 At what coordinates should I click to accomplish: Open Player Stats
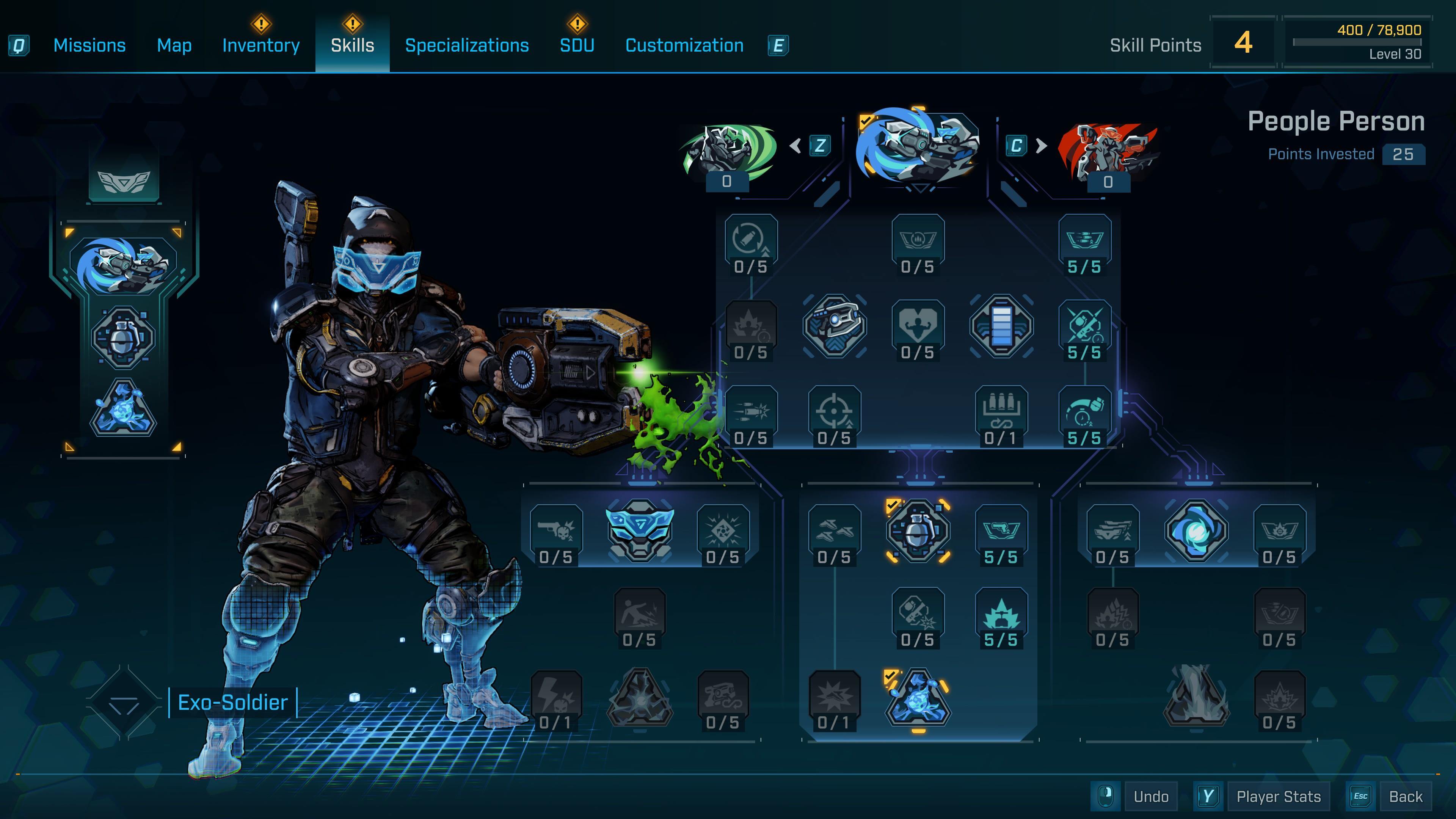[x=1278, y=796]
